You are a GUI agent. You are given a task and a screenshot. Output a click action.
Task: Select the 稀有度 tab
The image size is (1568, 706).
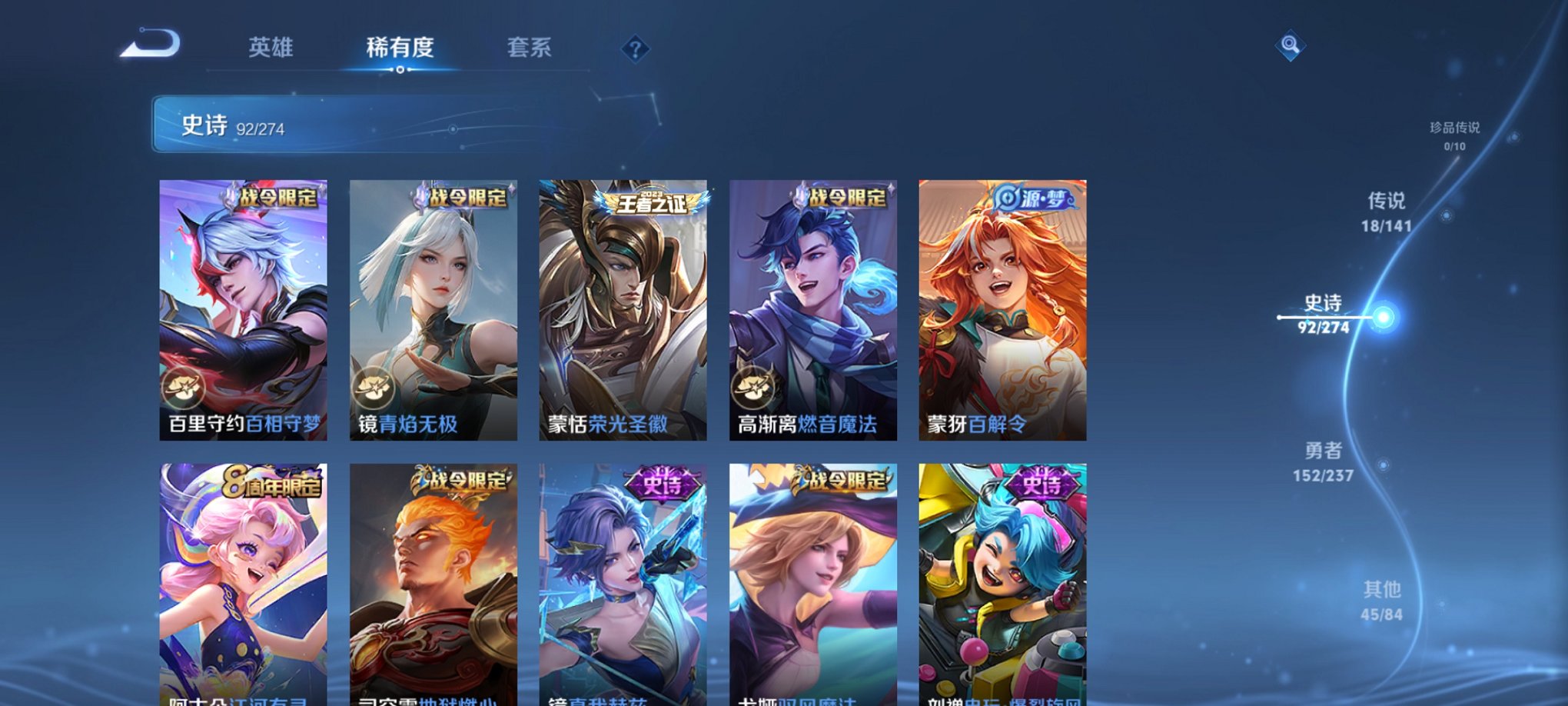pyautogui.click(x=399, y=48)
